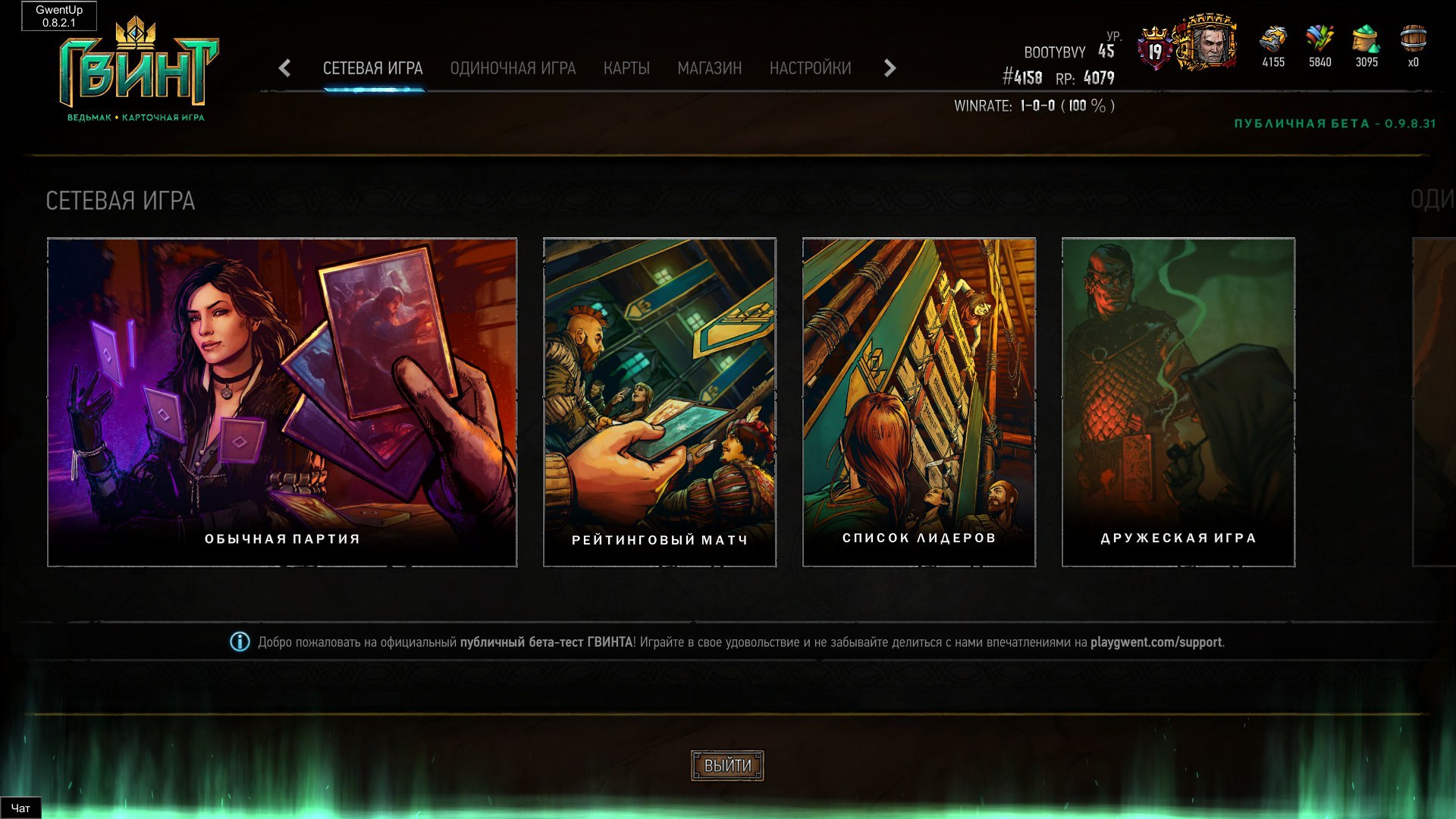Click the card keg barrel icon
1456x819 pixels.
tap(1413, 39)
